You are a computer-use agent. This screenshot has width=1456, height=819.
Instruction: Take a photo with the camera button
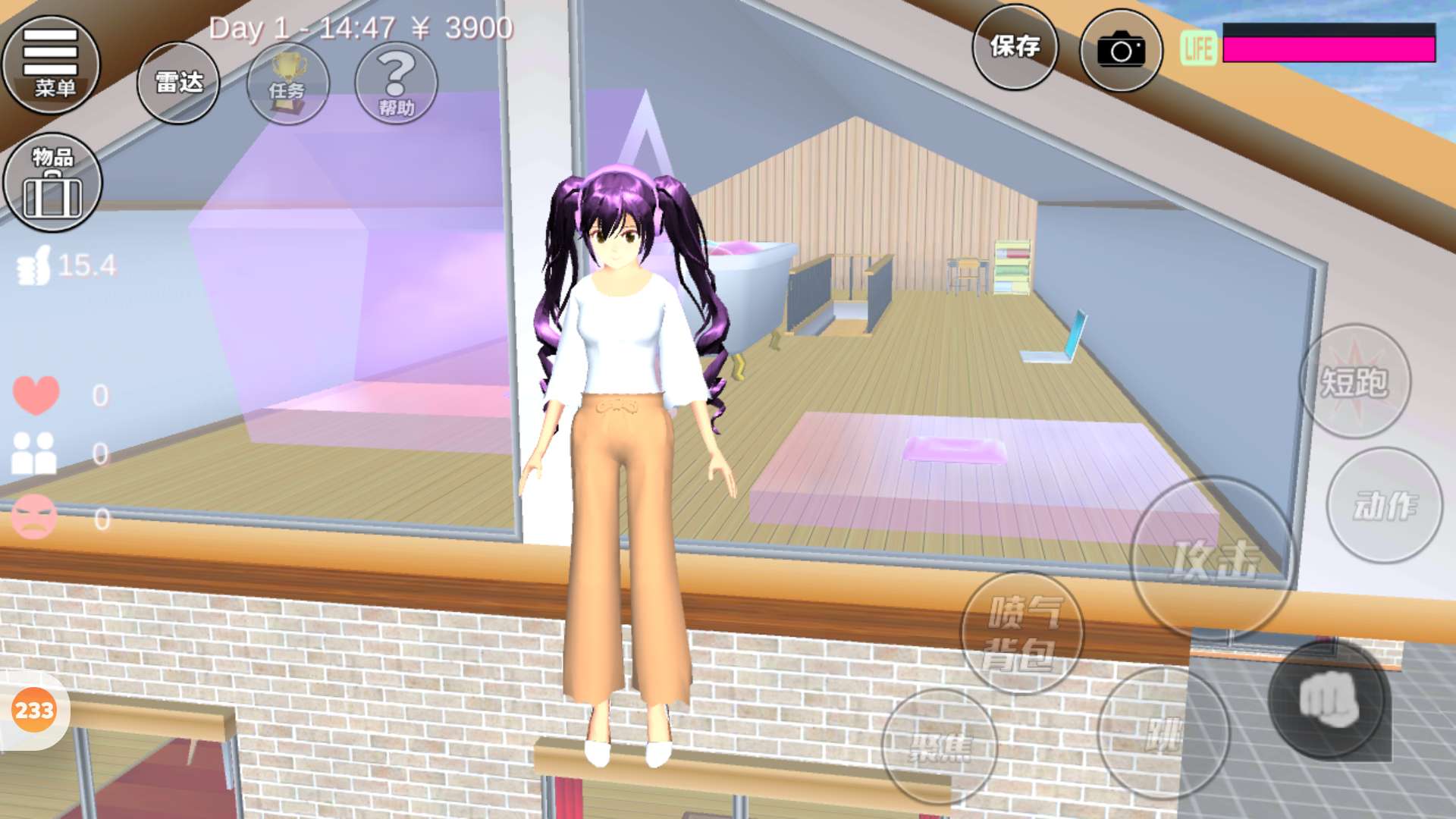tap(1120, 51)
